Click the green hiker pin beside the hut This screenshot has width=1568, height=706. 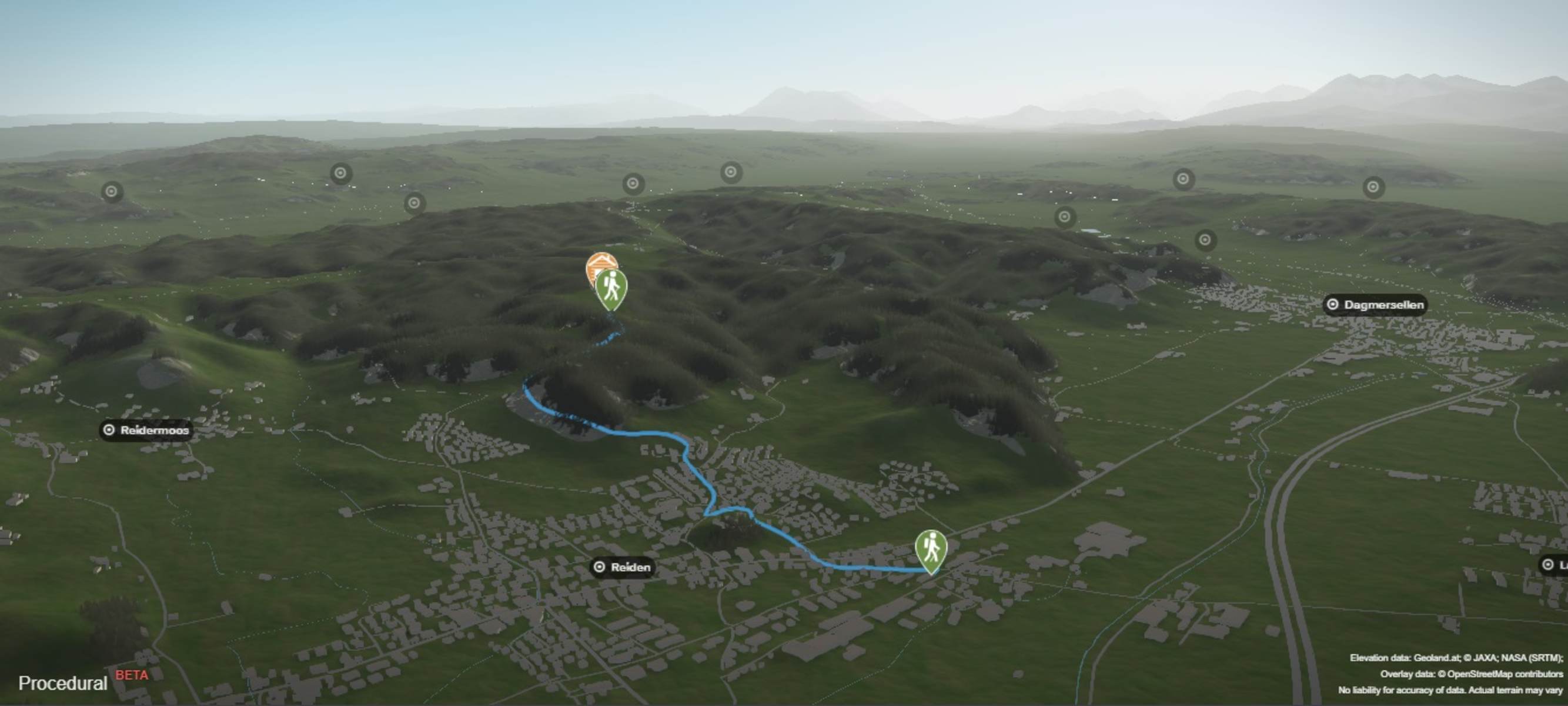pos(611,288)
